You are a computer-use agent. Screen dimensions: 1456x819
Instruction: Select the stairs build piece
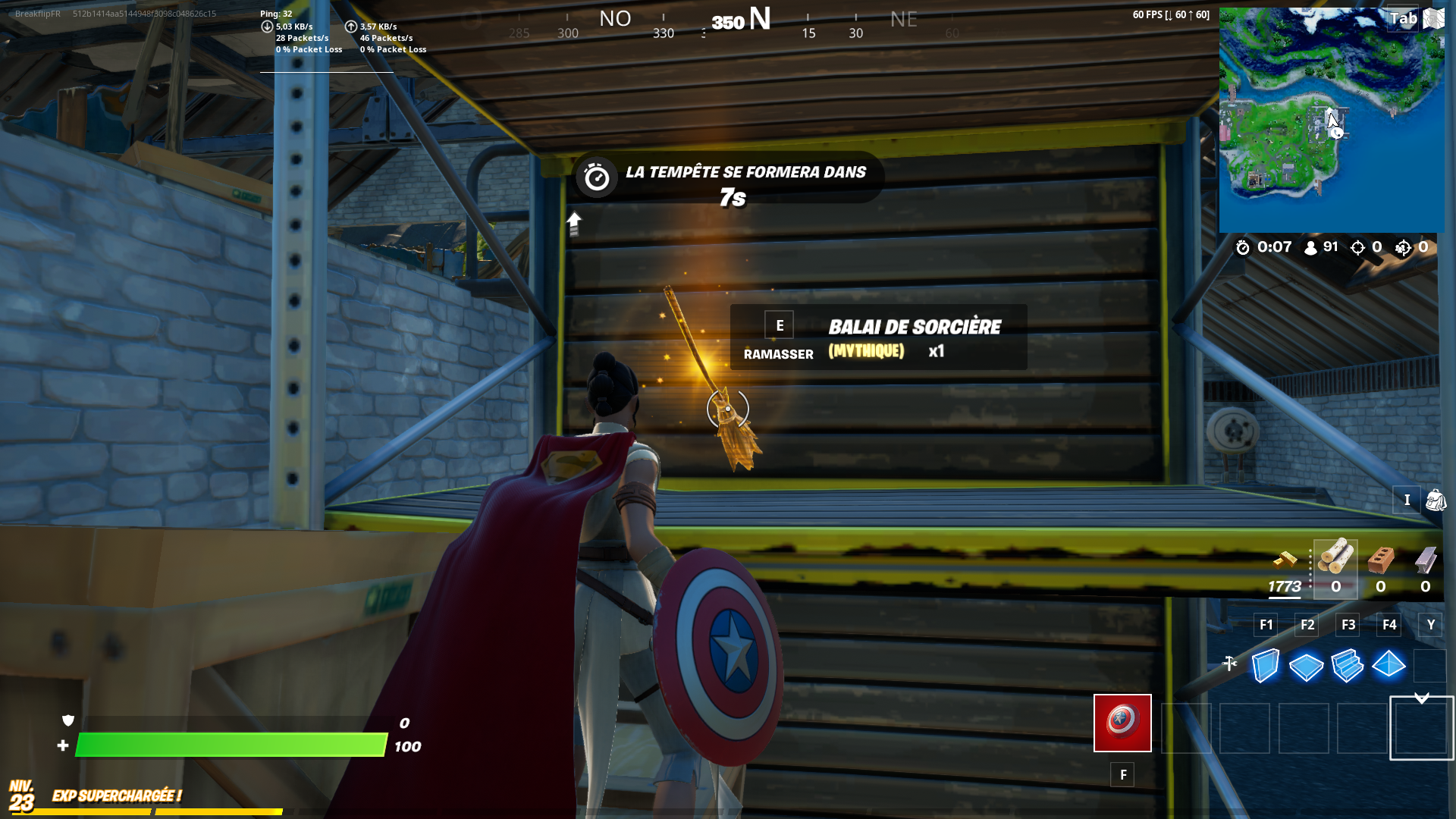pyautogui.click(x=1348, y=667)
